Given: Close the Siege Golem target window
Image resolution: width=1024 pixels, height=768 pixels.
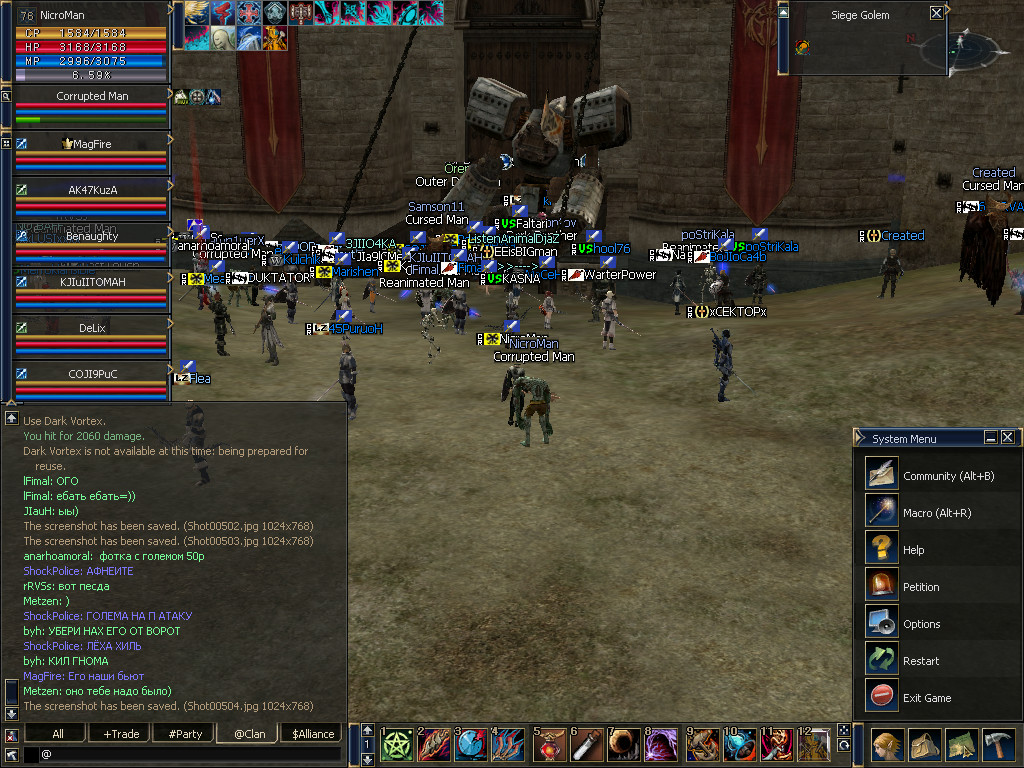Looking at the screenshot, I should (936, 13).
